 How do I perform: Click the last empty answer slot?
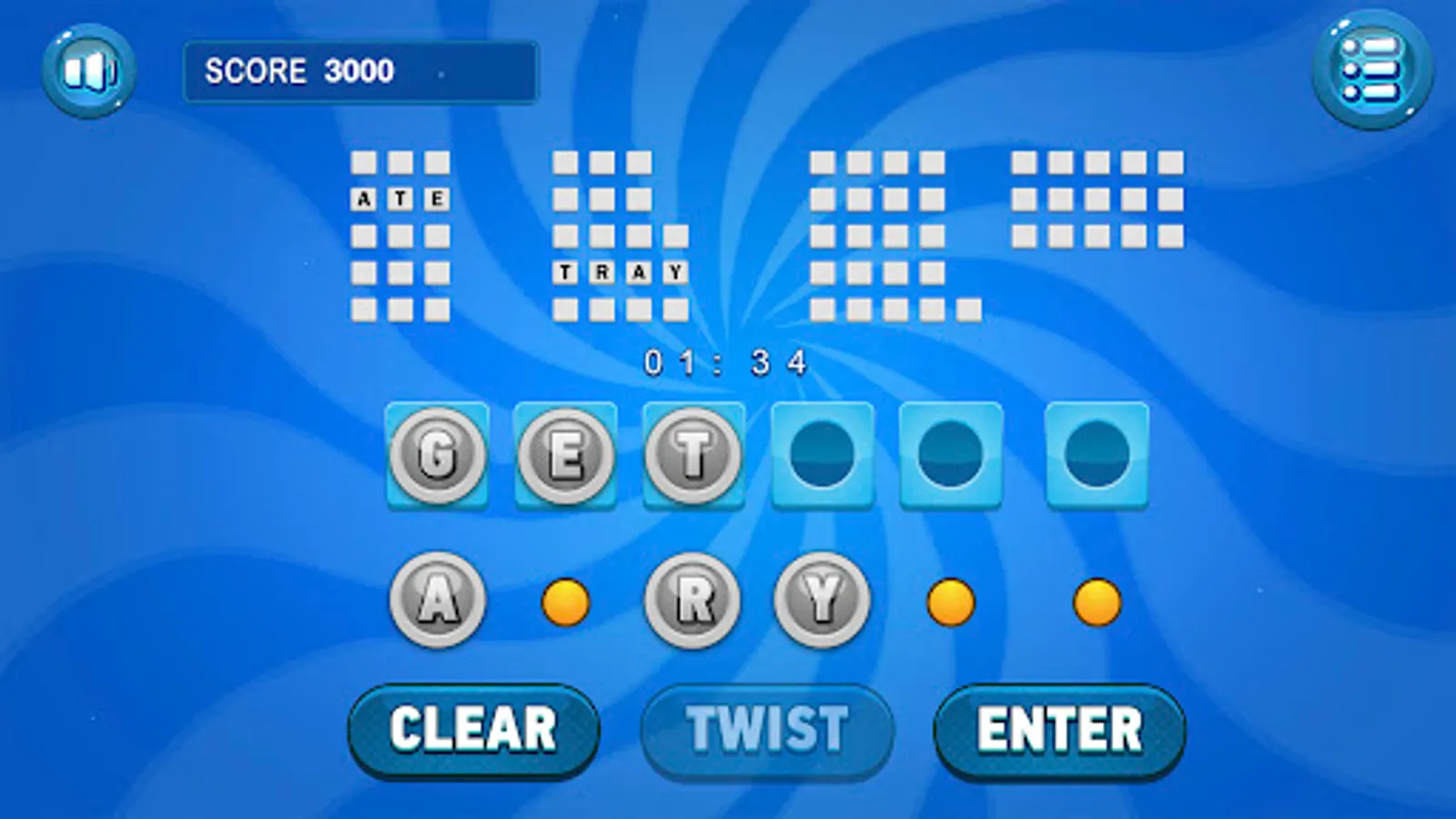tap(1095, 452)
